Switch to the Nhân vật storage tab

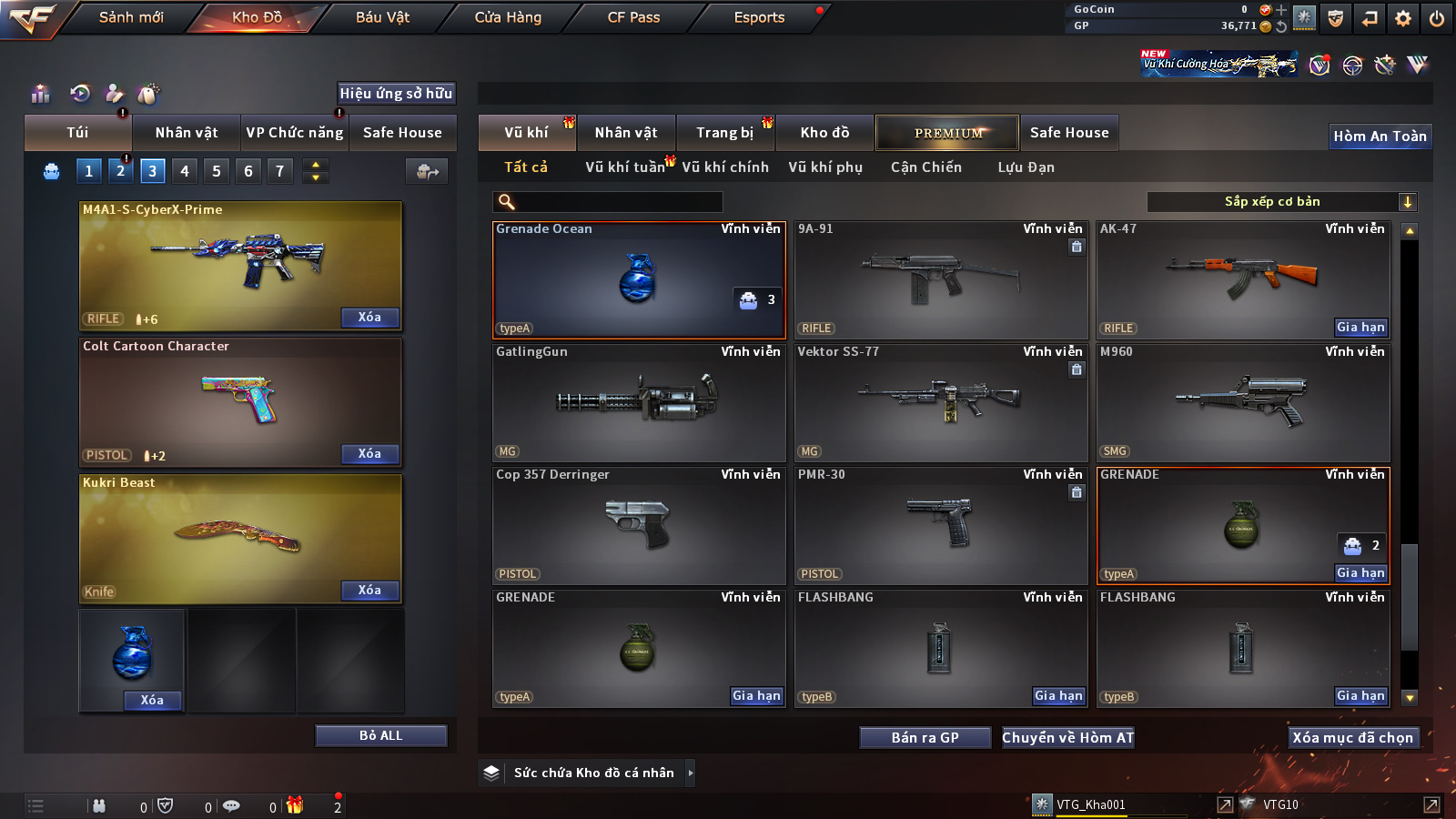626,133
